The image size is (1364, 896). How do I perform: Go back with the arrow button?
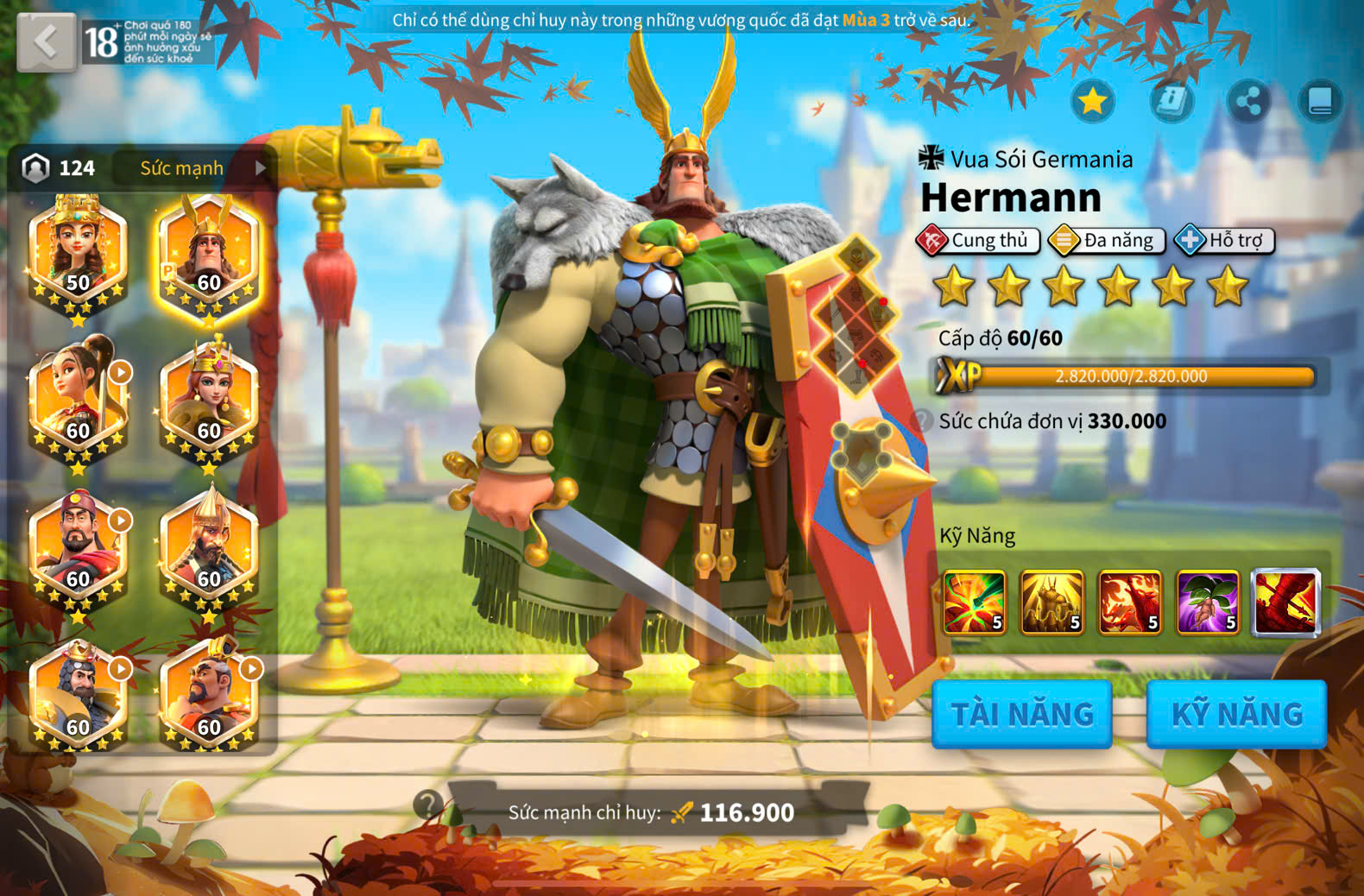click(x=46, y=41)
